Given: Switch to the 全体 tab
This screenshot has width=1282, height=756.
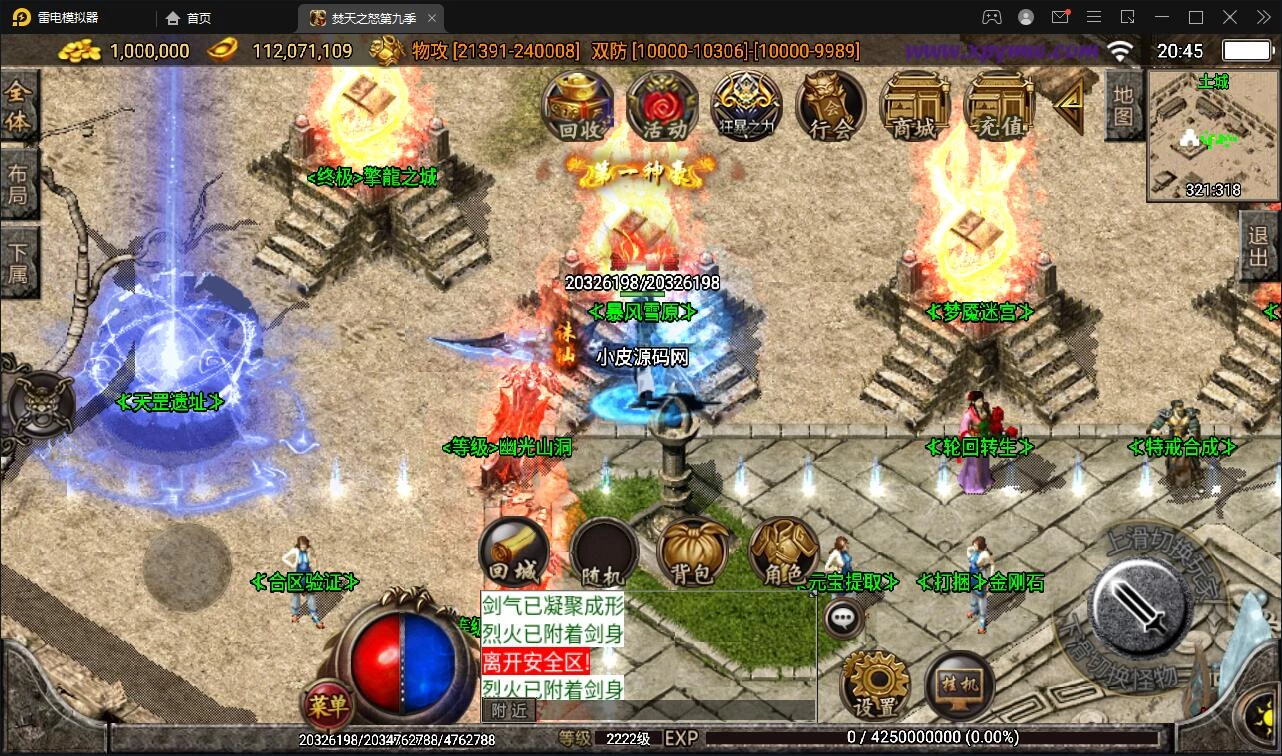Looking at the screenshot, I should coord(18,107).
